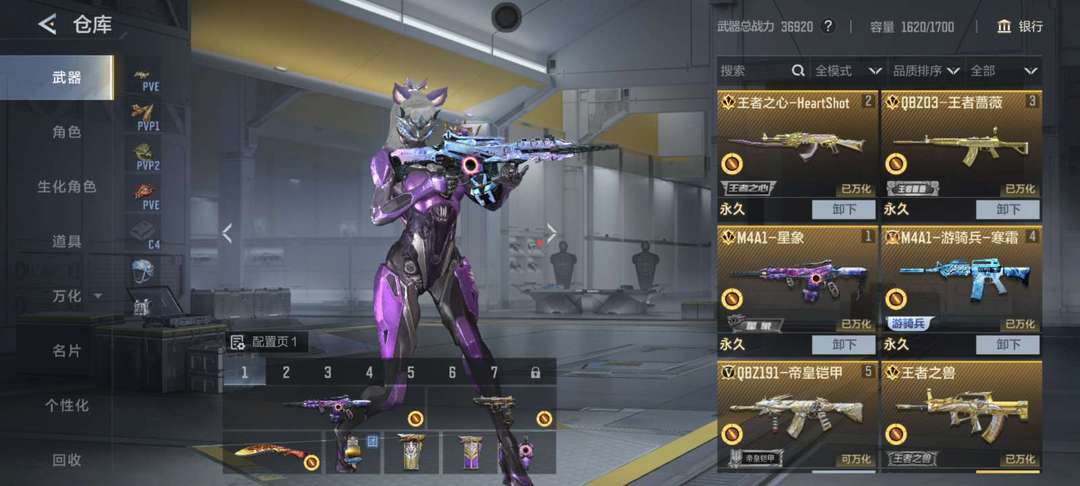Open the 银行 bank
Screen dimensions: 1080x486
point(1020,26)
